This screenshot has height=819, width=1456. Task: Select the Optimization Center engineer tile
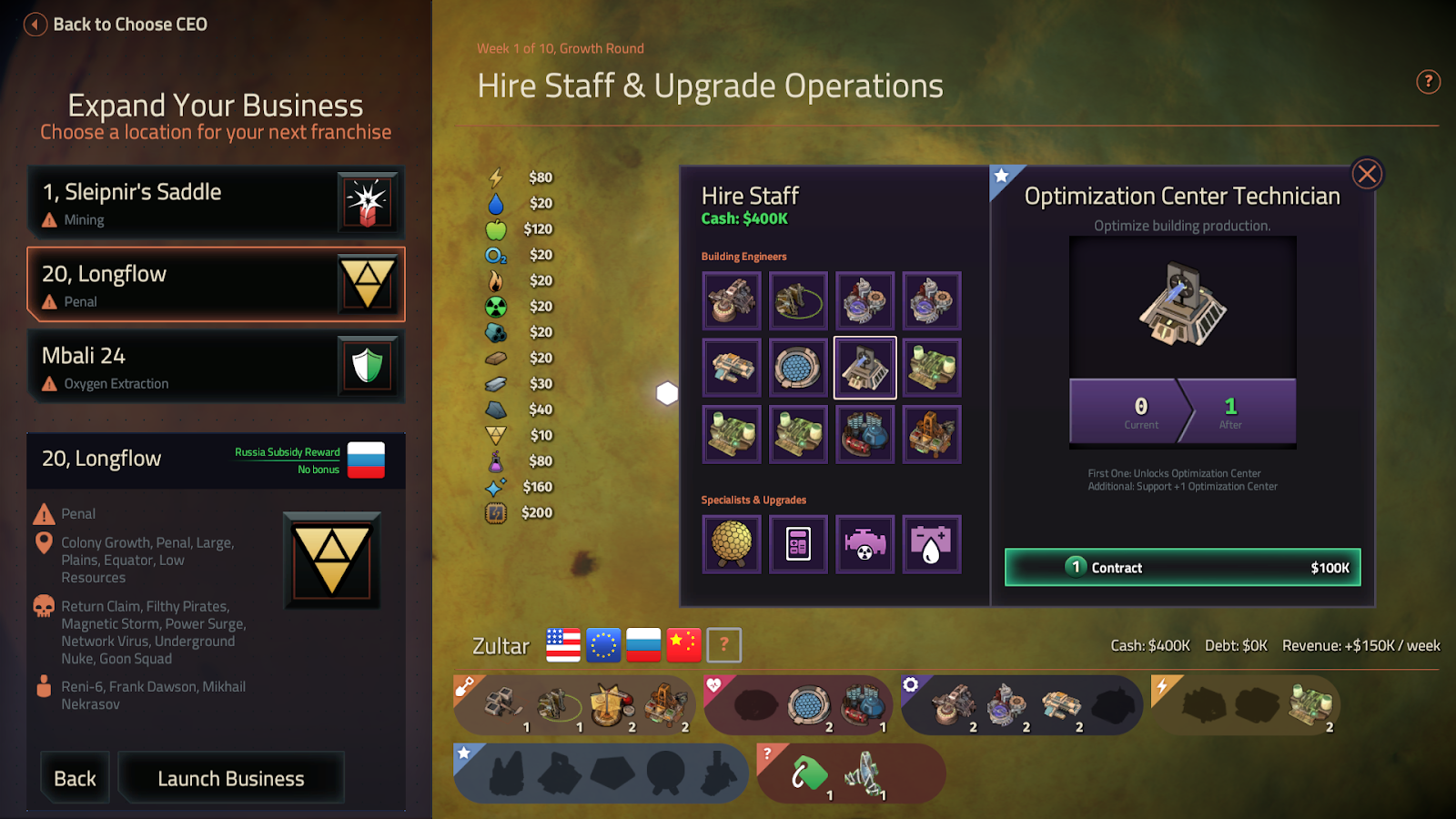pos(864,368)
